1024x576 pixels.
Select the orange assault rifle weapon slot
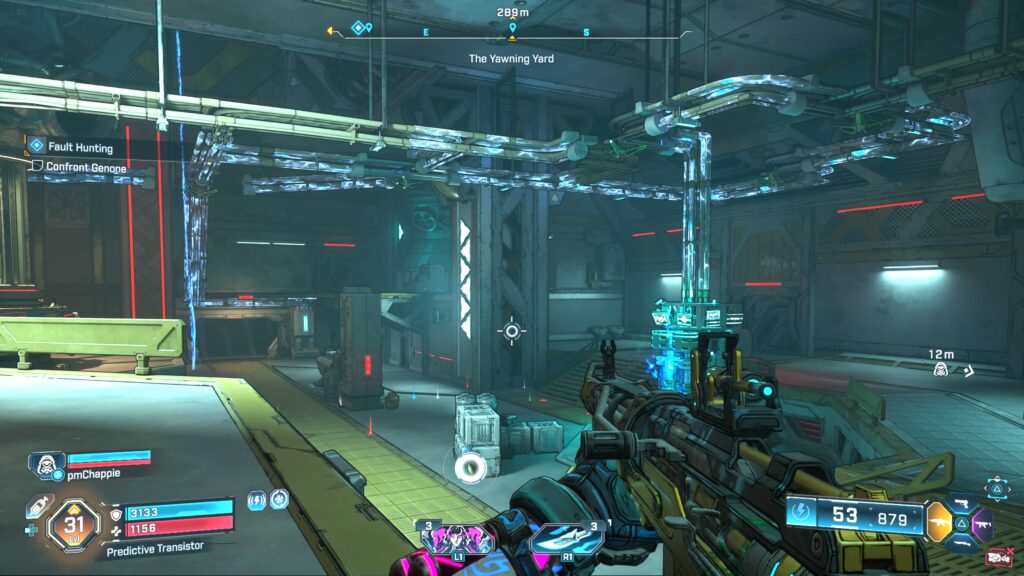pyautogui.click(x=939, y=521)
